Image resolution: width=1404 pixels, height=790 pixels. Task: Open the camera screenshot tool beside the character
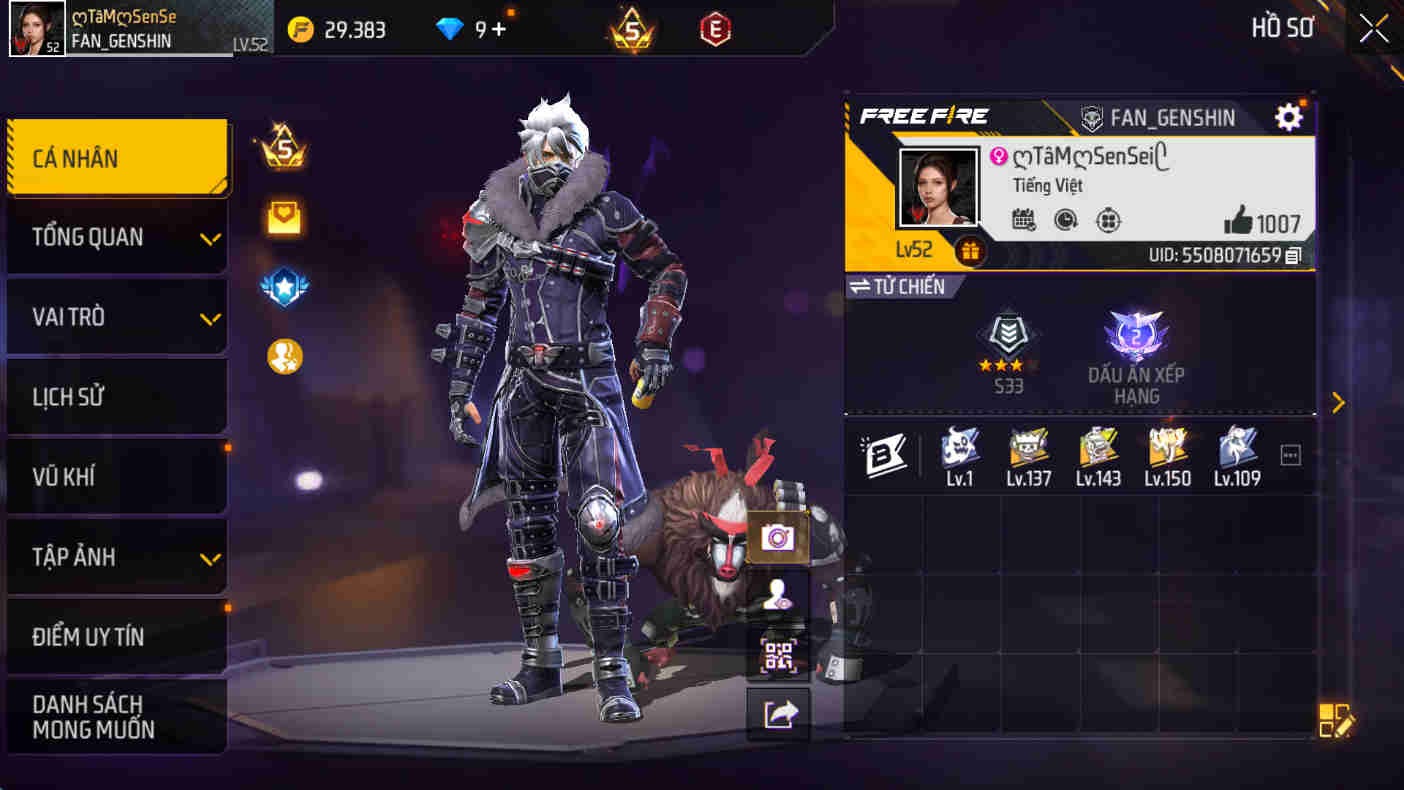point(778,537)
